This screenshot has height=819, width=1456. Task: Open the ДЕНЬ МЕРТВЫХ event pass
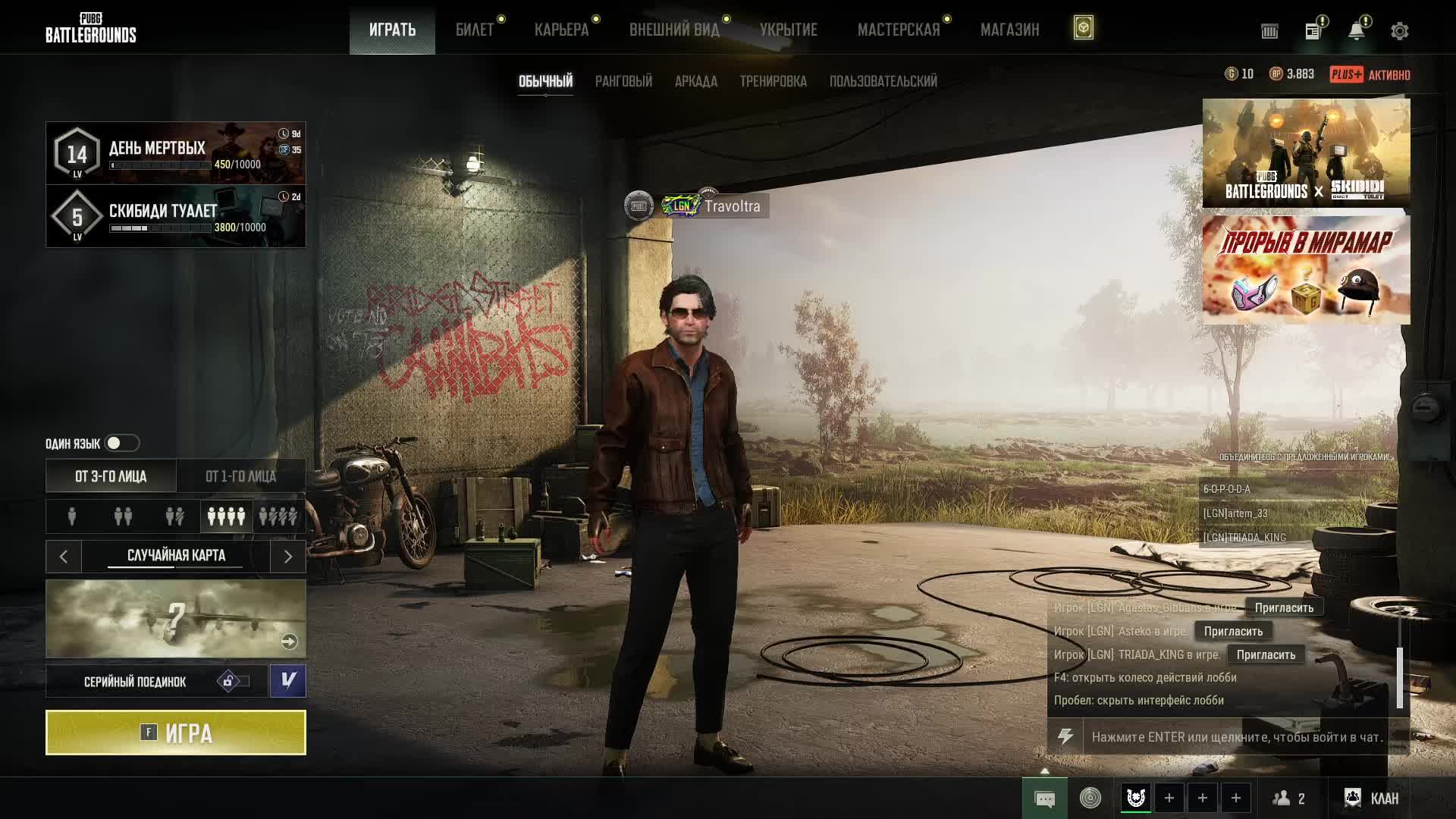click(176, 153)
